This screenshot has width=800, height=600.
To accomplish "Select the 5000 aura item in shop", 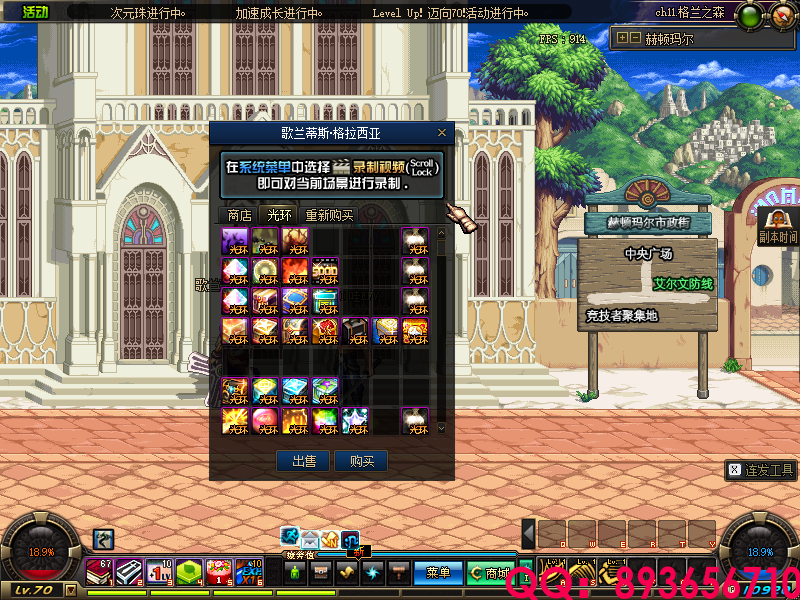I will coord(325,269).
